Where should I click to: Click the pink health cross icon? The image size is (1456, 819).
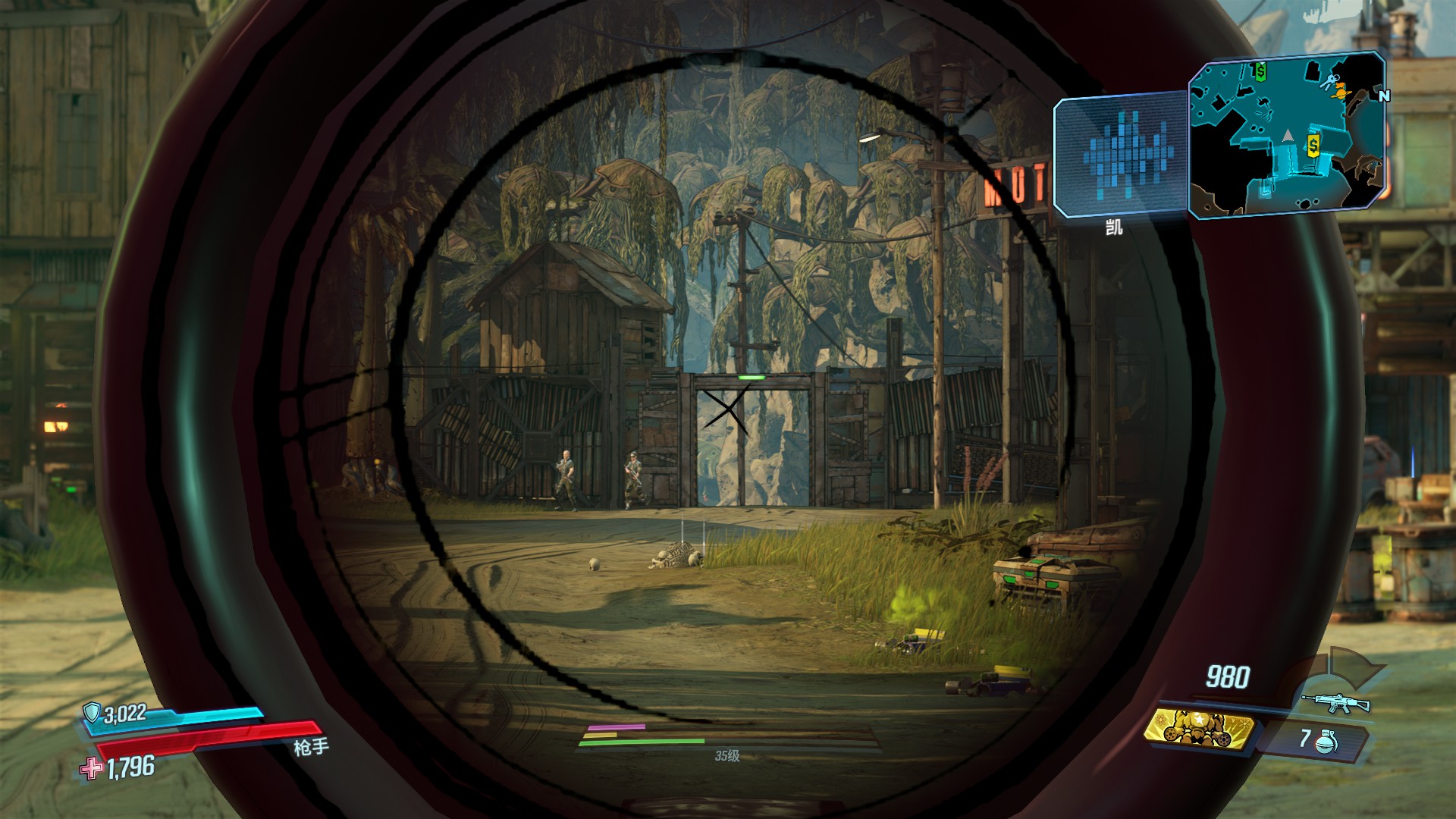[92, 769]
